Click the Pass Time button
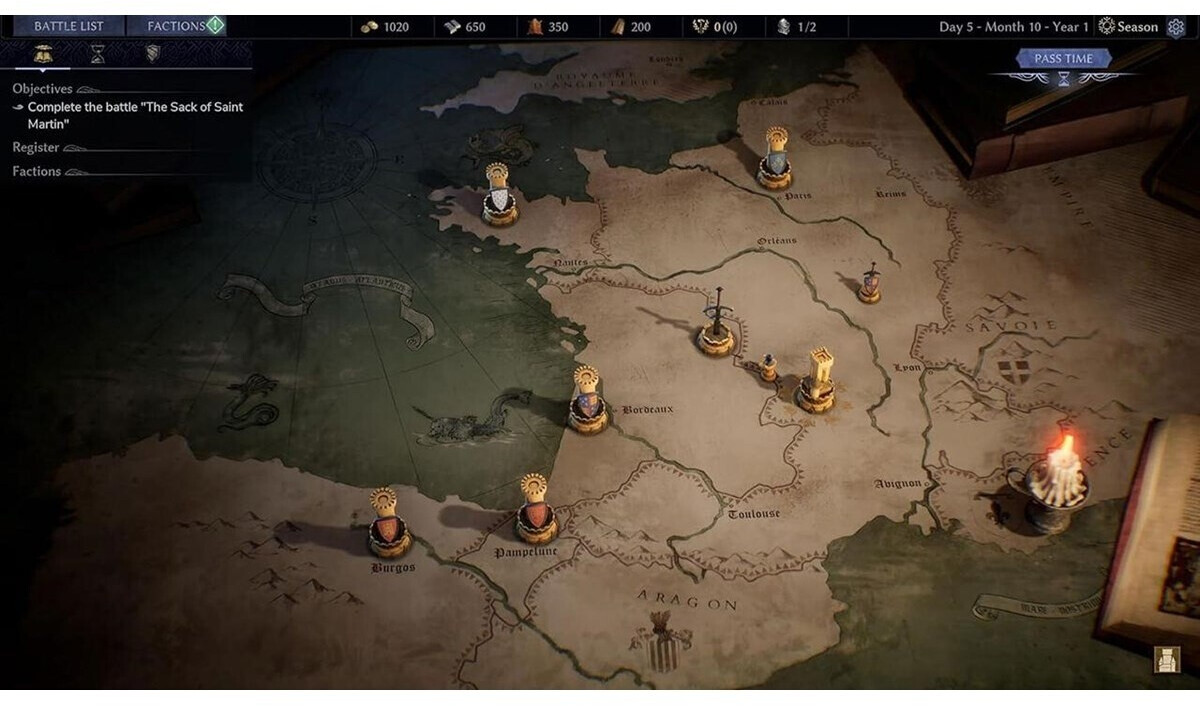 tap(1063, 59)
